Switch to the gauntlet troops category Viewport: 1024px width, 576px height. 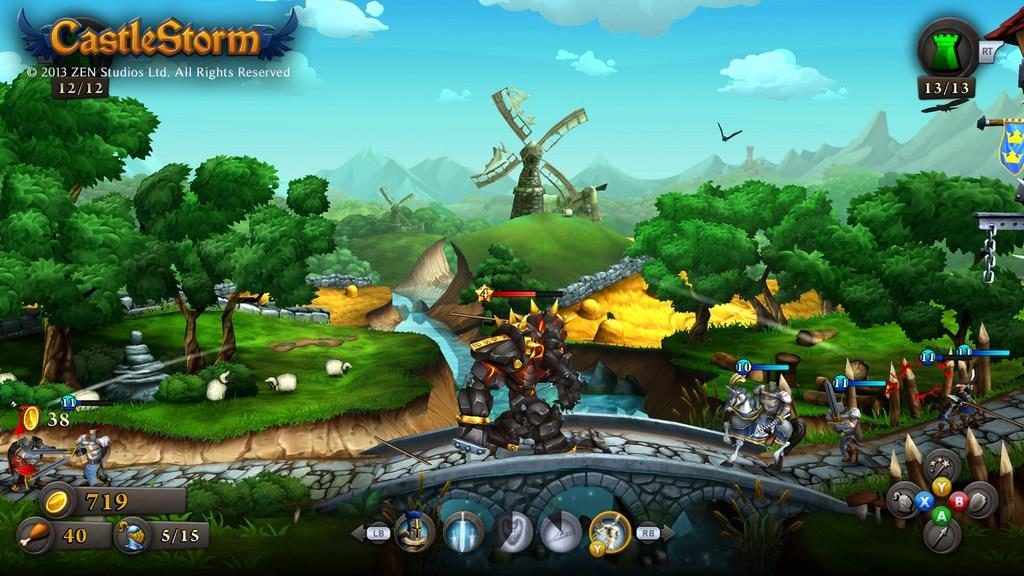pyautogui.click(x=899, y=499)
